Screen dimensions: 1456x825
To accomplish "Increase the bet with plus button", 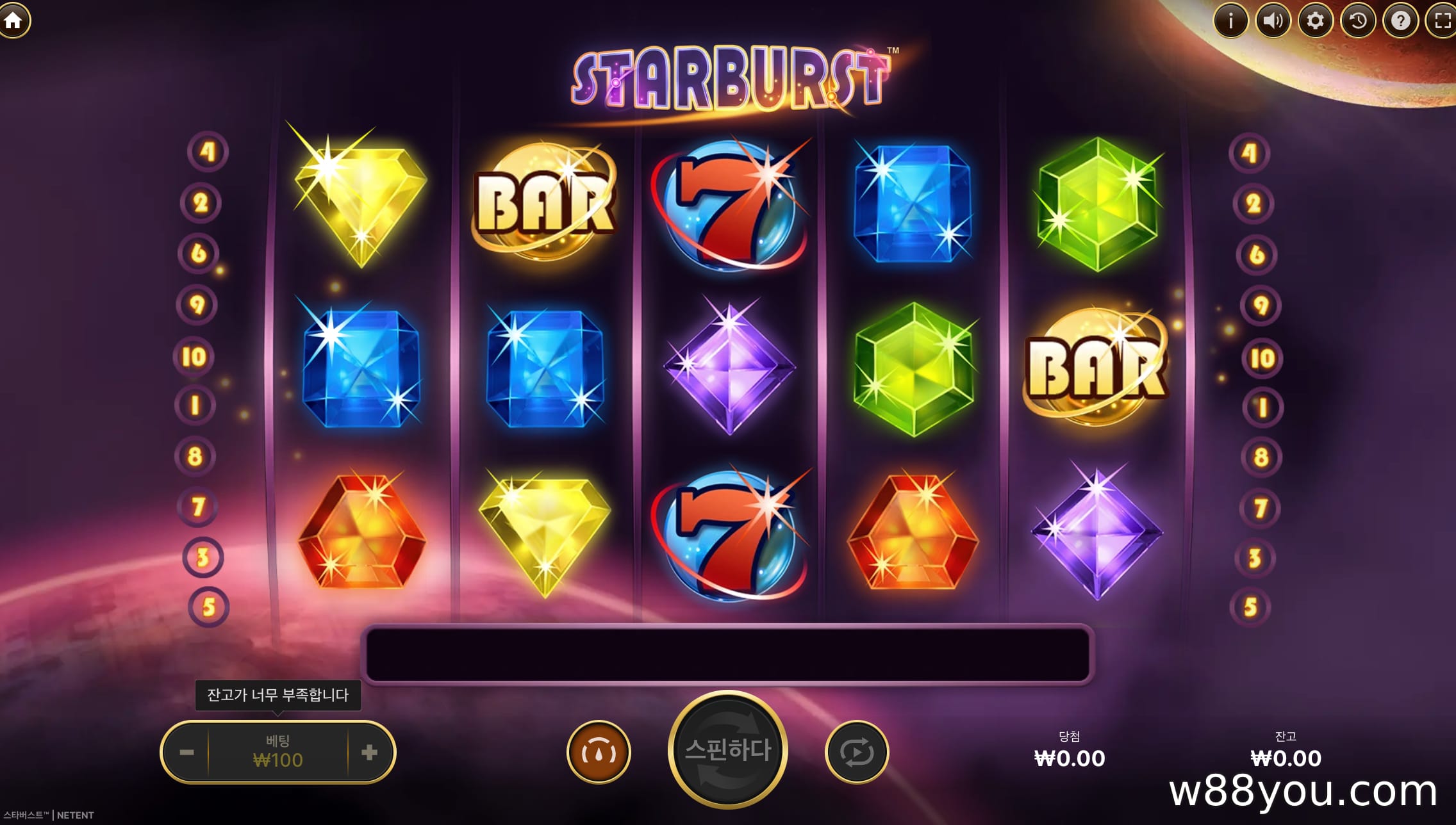I will pyautogui.click(x=369, y=752).
